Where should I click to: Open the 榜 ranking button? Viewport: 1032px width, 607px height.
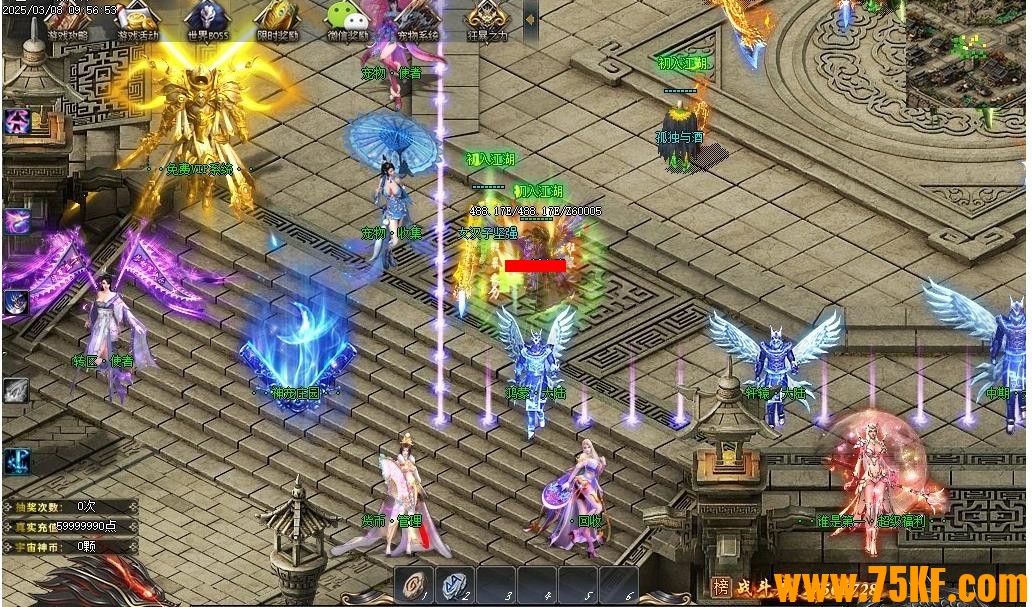pos(721,586)
